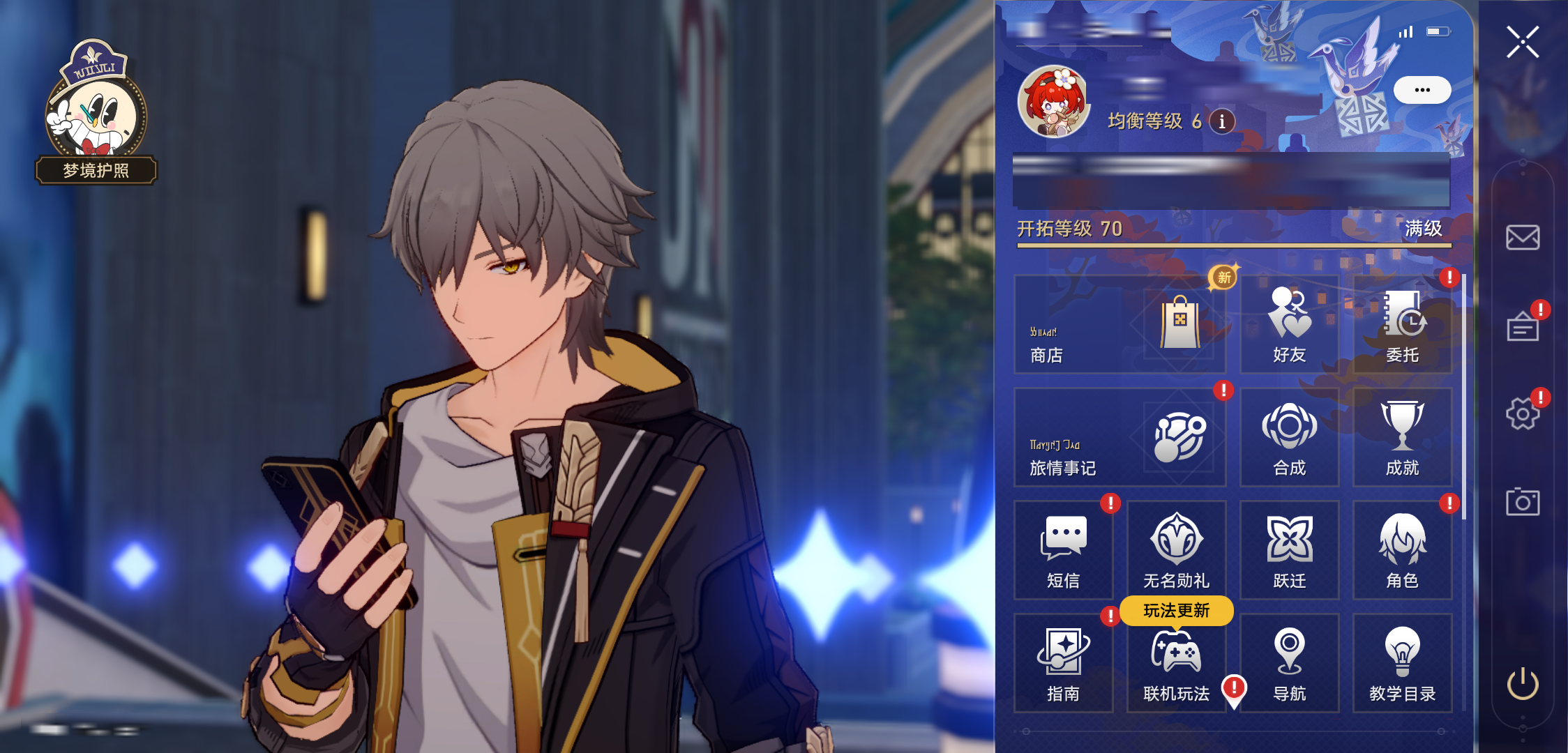The width and height of the screenshot is (1568, 753).
Task: Open the mail envelope icon
Action: tap(1523, 238)
